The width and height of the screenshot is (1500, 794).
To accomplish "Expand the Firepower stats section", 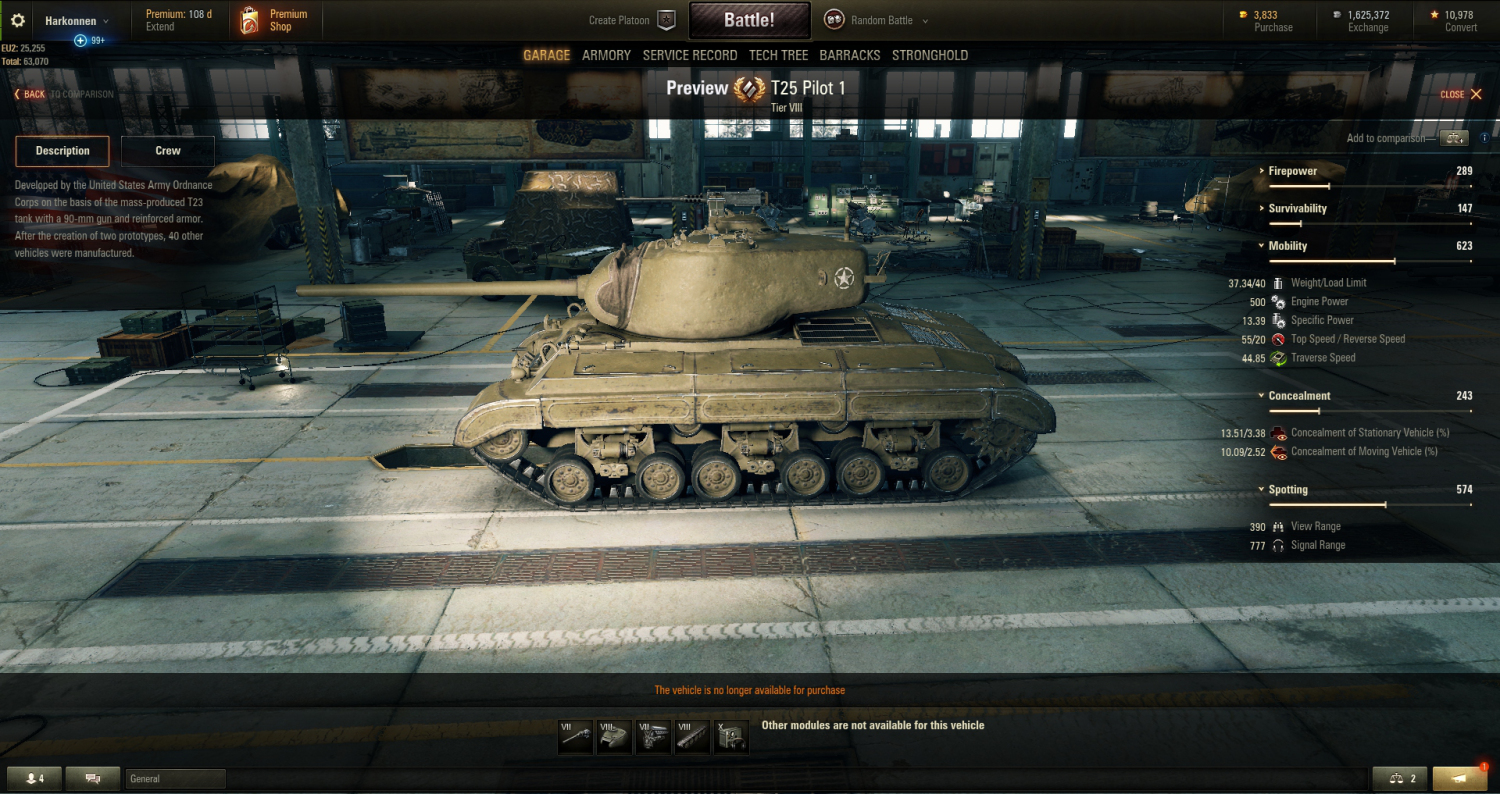I will coord(1292,171).
